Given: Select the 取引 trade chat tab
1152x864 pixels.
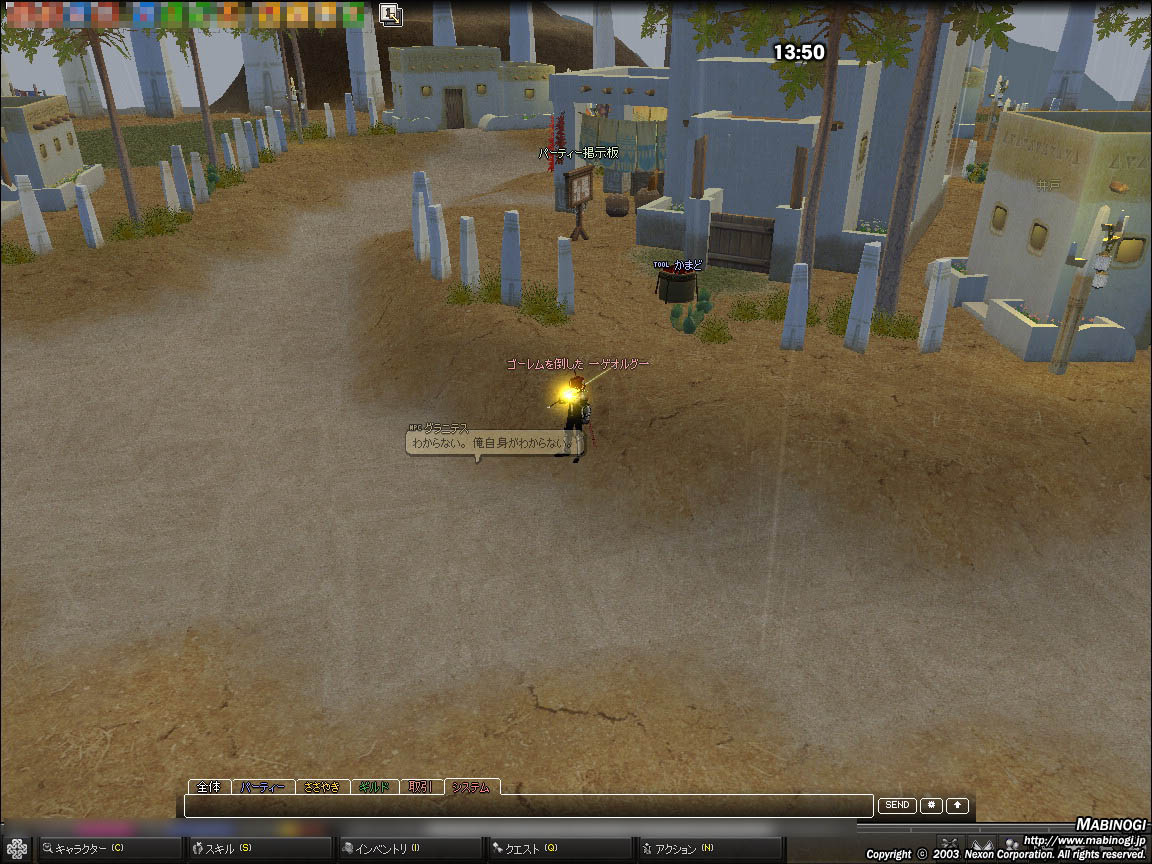Looking at the screenshot, I should (x=421, y=787).
